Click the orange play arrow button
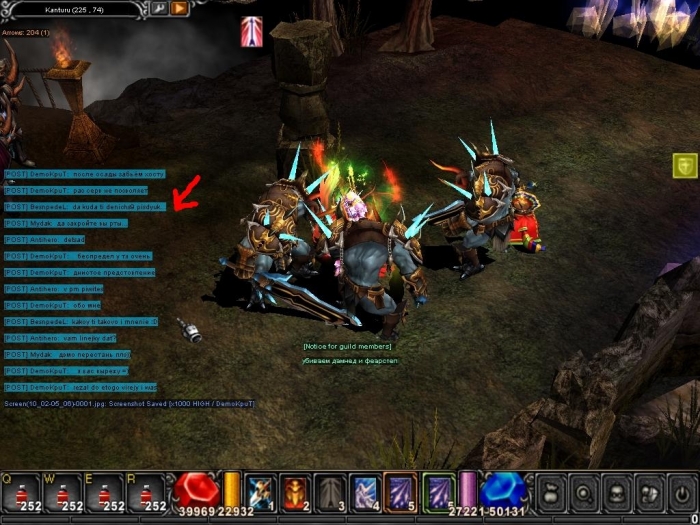The width and height of the screenshot is (700, 525). [x=180, y=9]
